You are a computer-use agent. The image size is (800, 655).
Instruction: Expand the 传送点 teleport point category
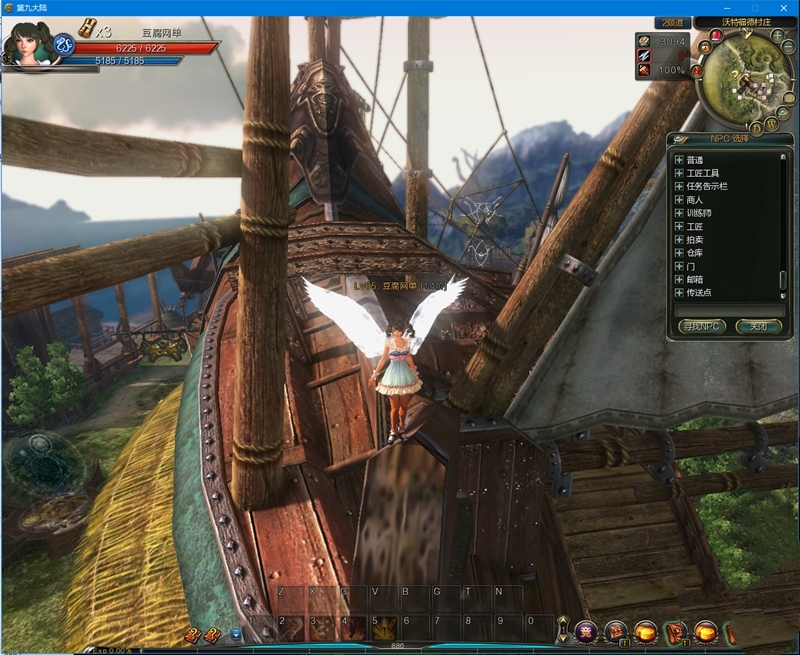pos(679,292)
